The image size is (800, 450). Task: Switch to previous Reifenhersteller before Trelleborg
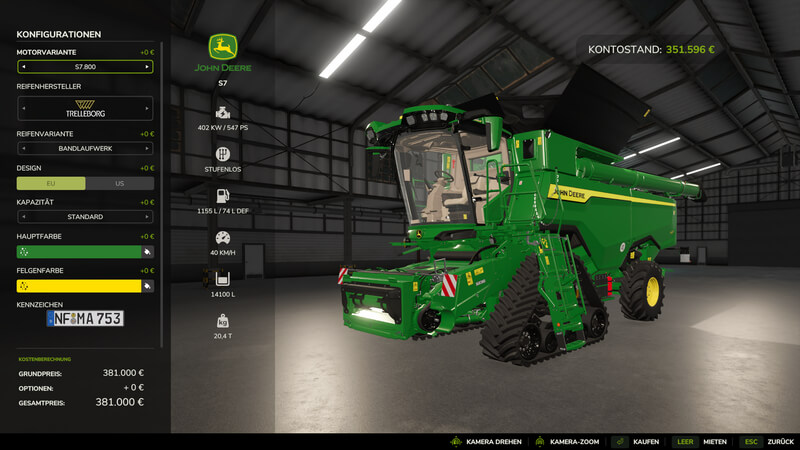(23, 108)
